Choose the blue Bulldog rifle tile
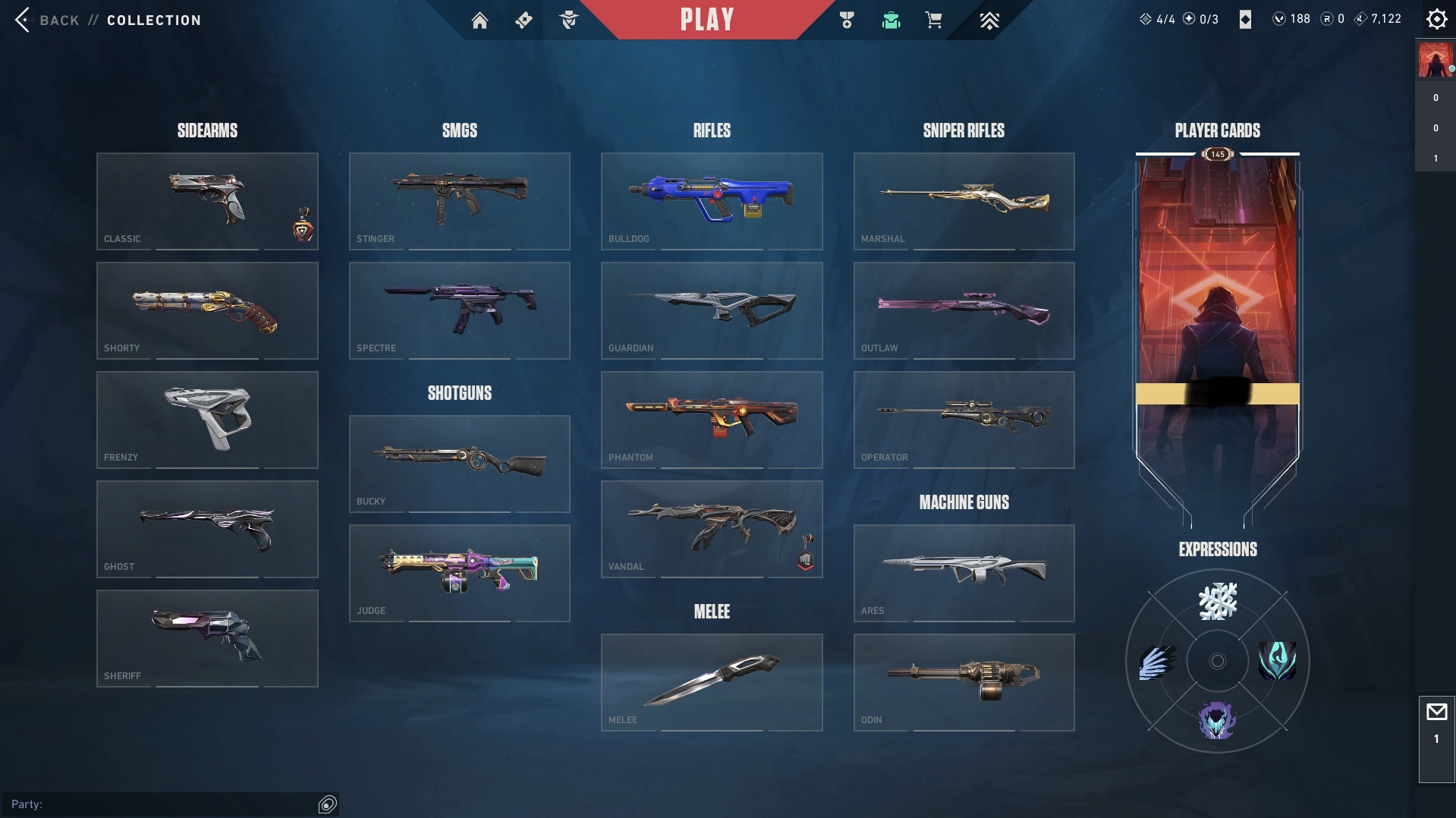This screenshot has width=1456, height=818. click(x=712, y=201)
